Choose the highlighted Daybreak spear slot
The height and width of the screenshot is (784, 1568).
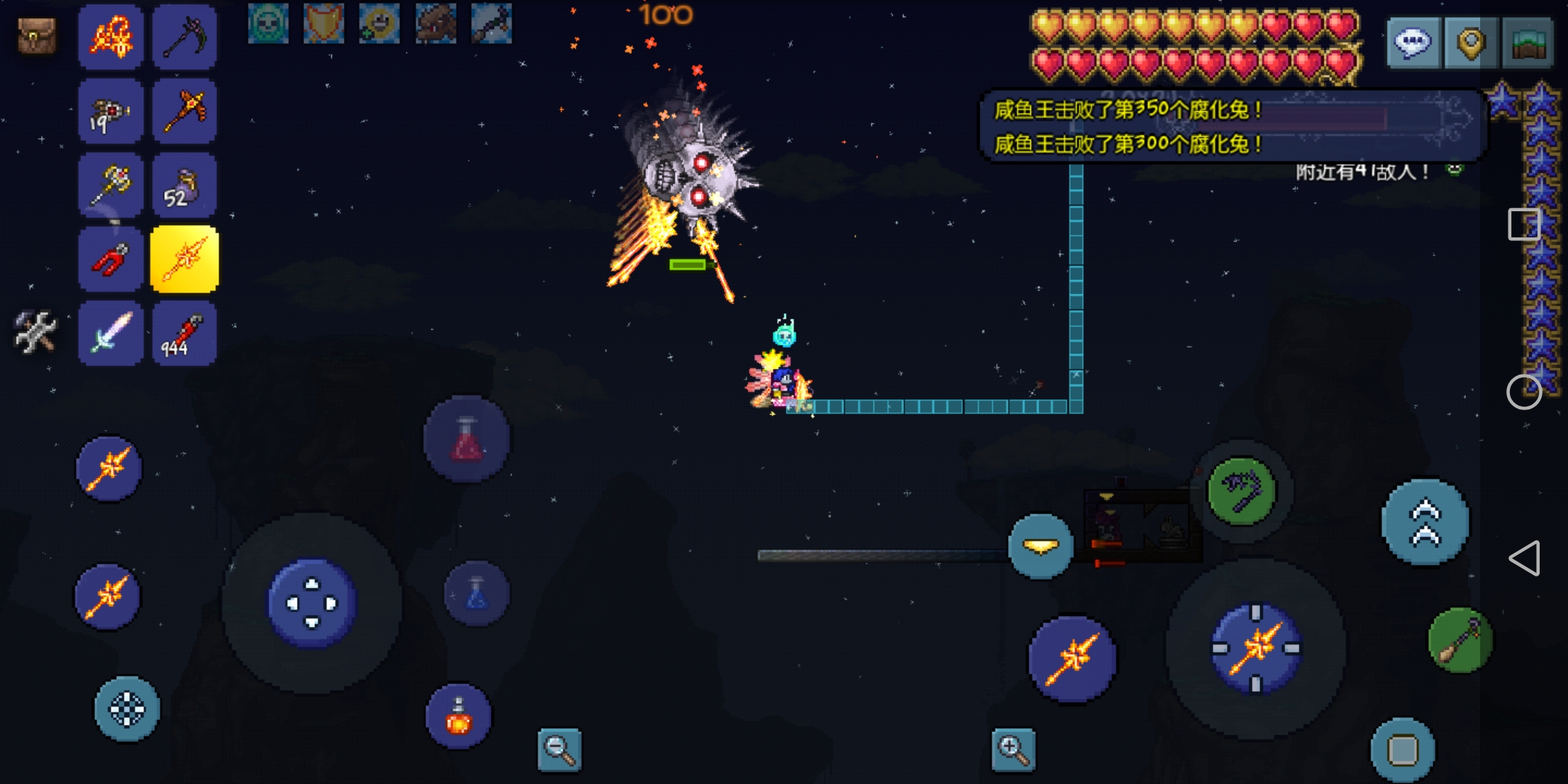[184, 259]
